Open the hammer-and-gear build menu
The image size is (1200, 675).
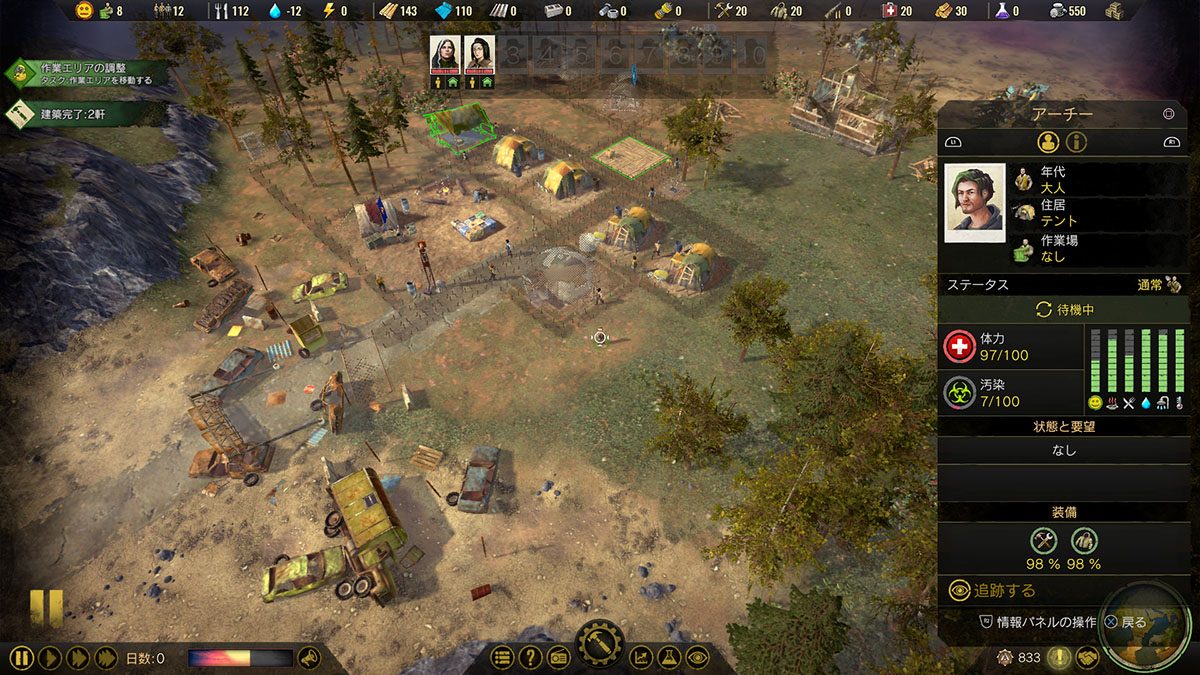click(600, 645)
